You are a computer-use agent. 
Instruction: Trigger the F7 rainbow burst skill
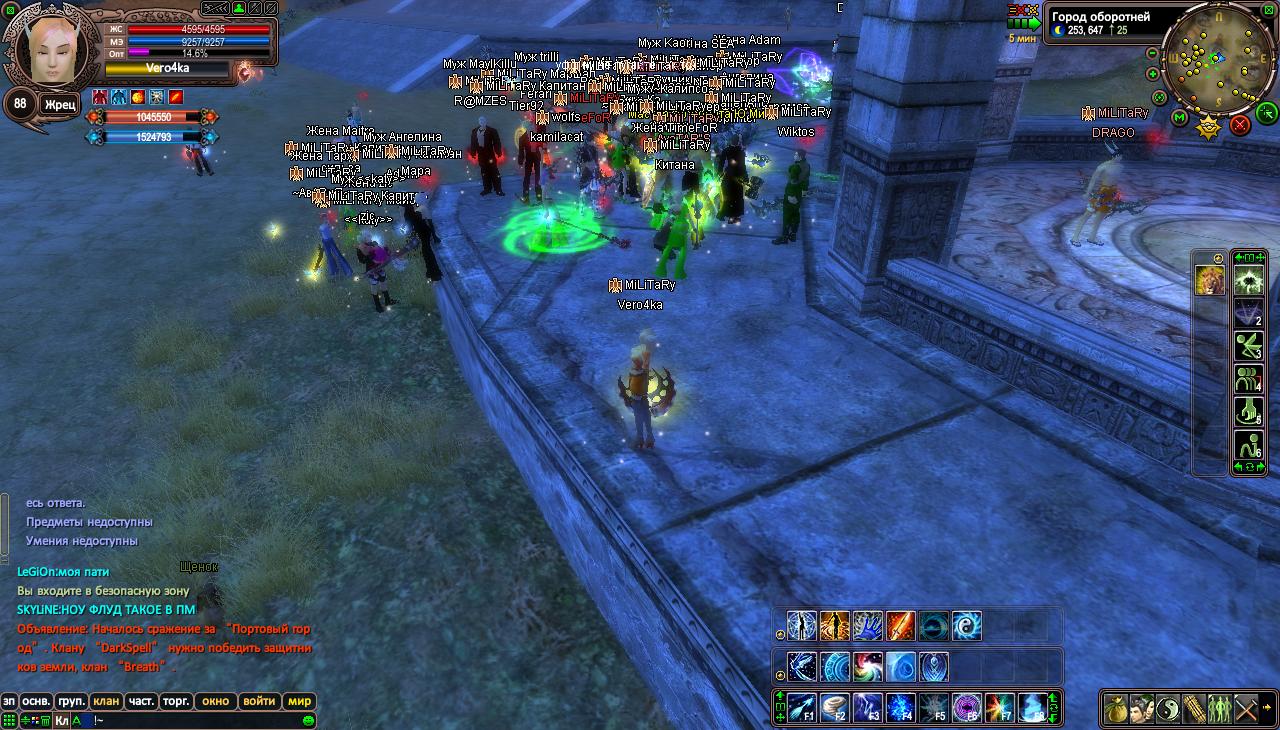point(1000,707)
